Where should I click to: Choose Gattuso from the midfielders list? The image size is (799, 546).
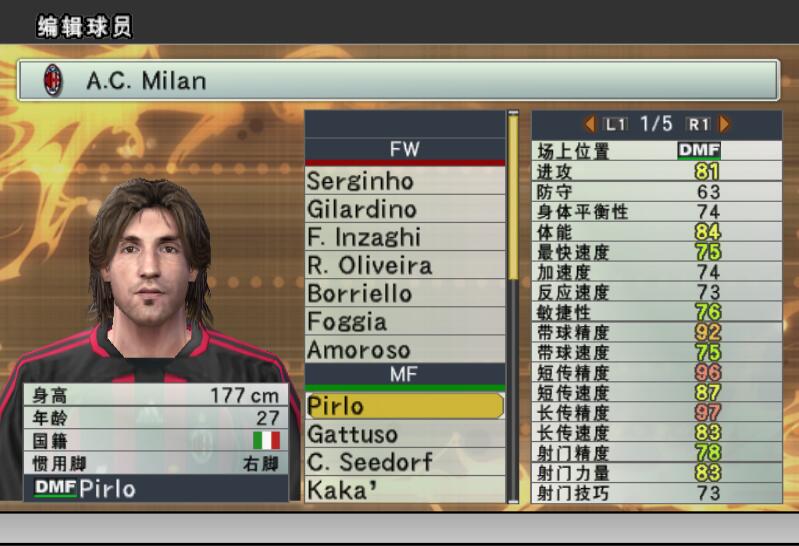click(x=404, y=434)
